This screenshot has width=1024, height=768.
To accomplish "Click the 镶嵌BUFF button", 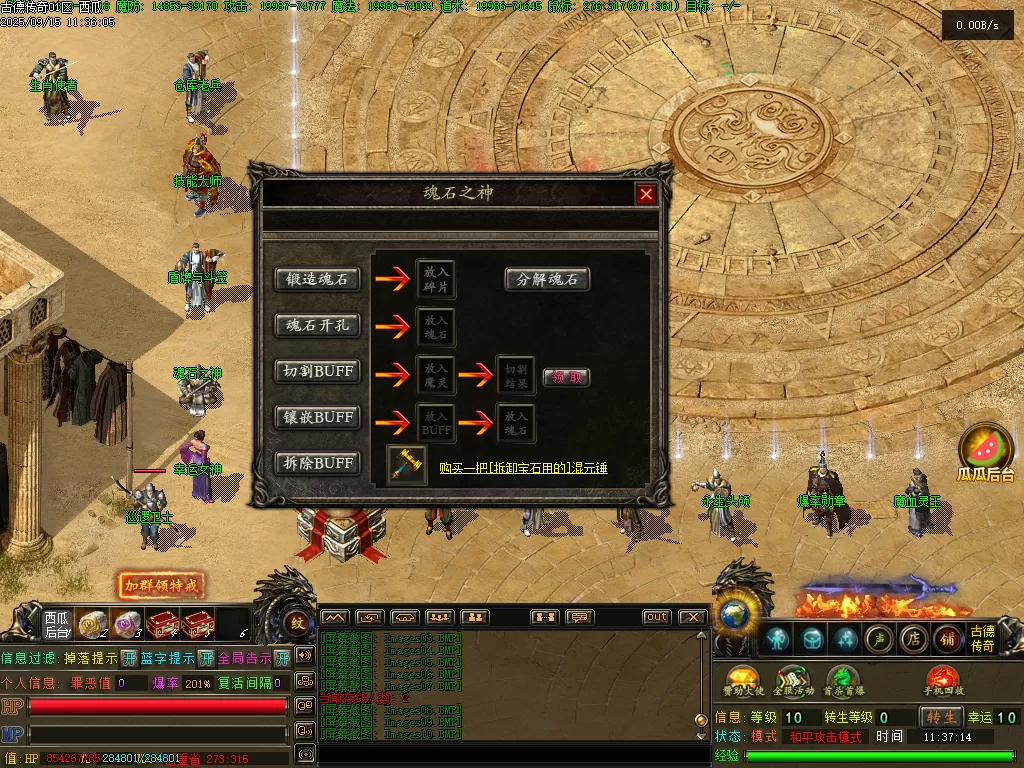I will coord(317,417).
